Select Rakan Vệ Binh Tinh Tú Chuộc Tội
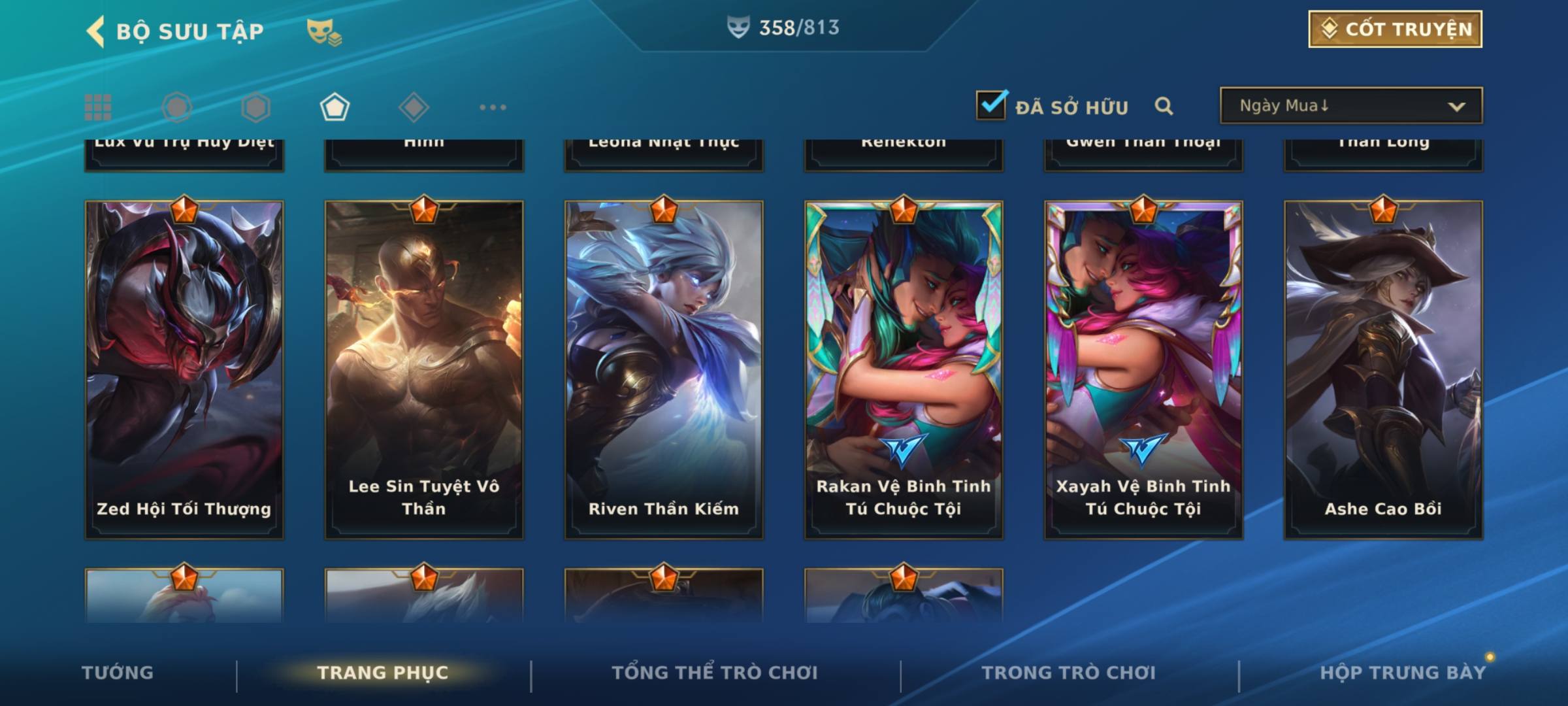This screenshot has width=1568, height=706. [904, 369]
